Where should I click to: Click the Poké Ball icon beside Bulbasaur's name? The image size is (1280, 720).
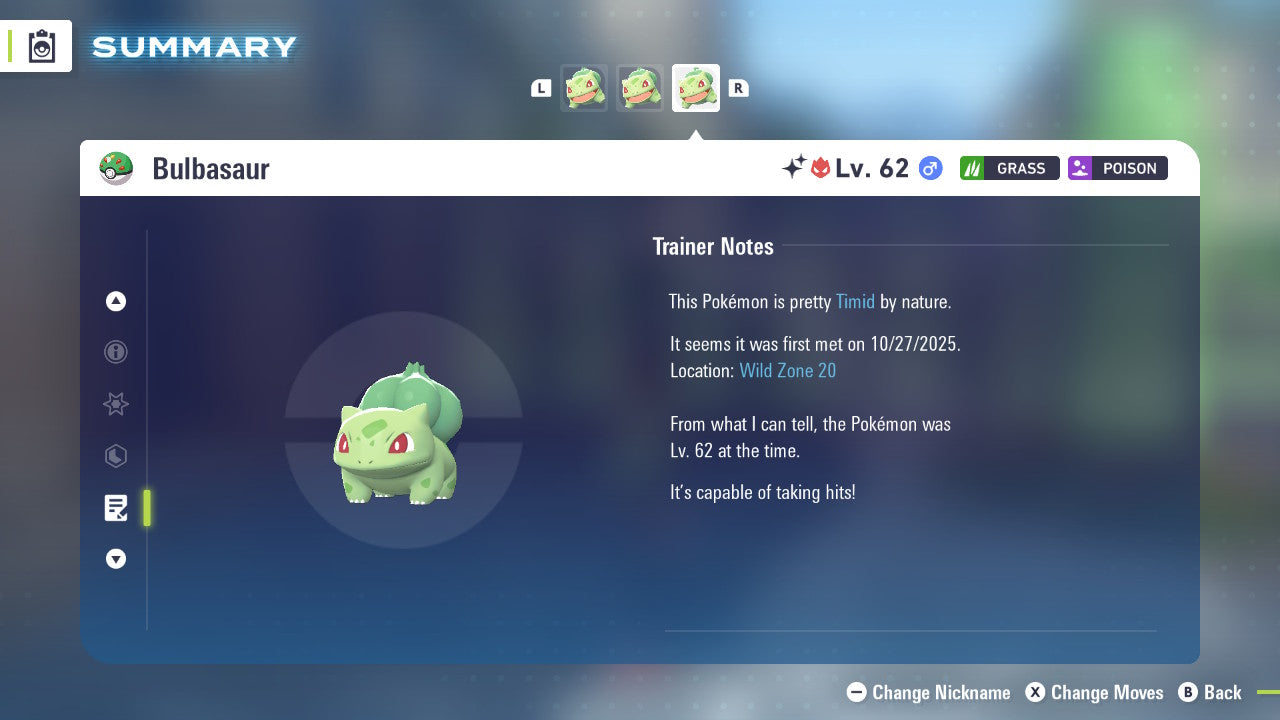(x=117, y=168)
